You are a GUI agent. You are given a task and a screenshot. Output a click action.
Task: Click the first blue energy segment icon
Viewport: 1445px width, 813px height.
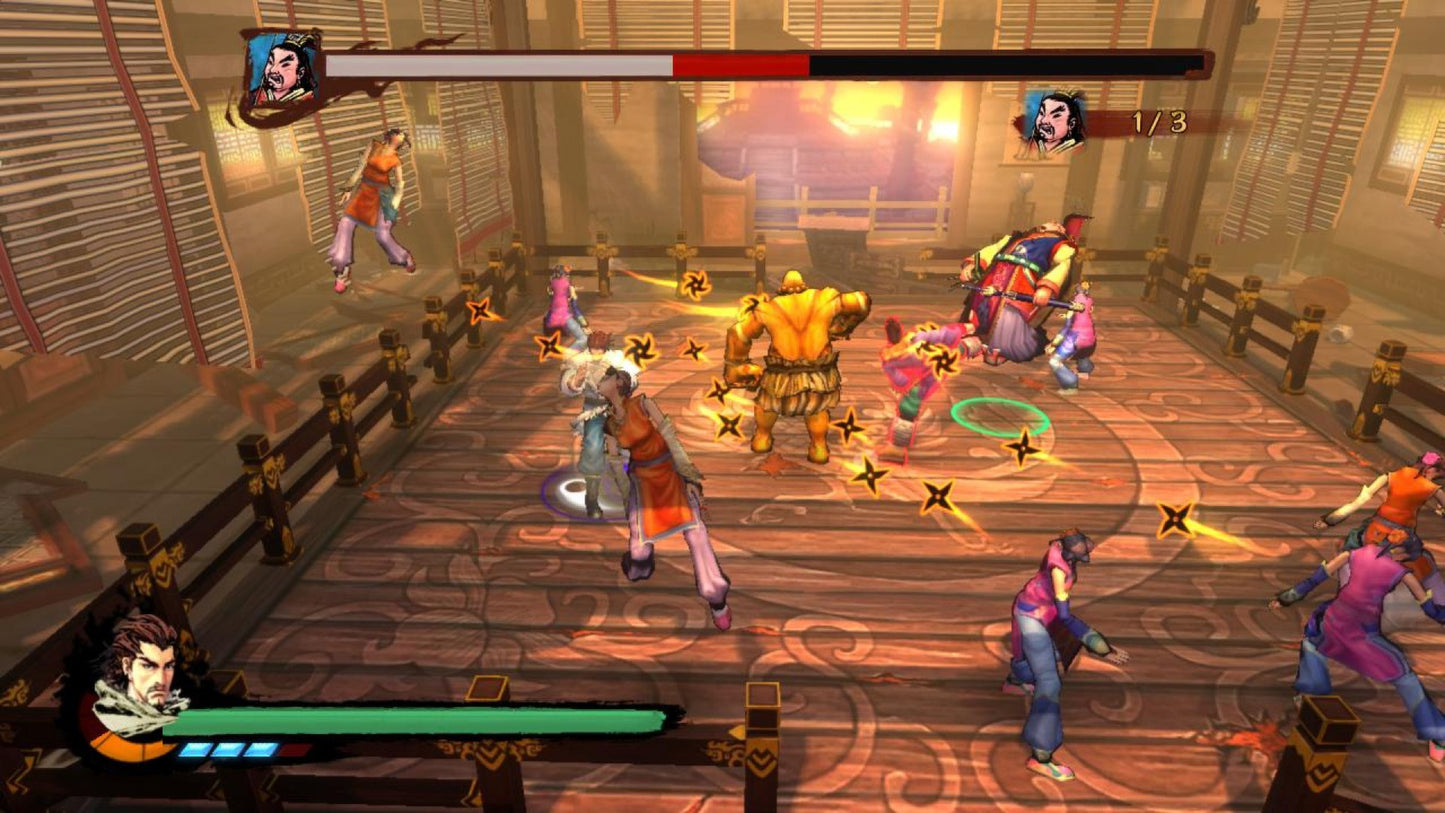[195, 749]
